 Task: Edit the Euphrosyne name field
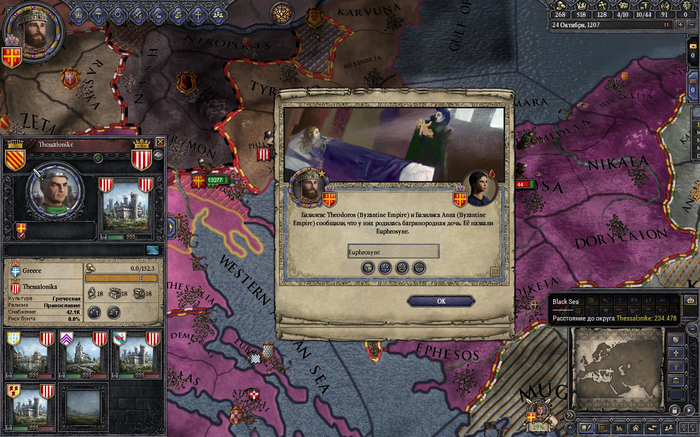coord(393,252)
